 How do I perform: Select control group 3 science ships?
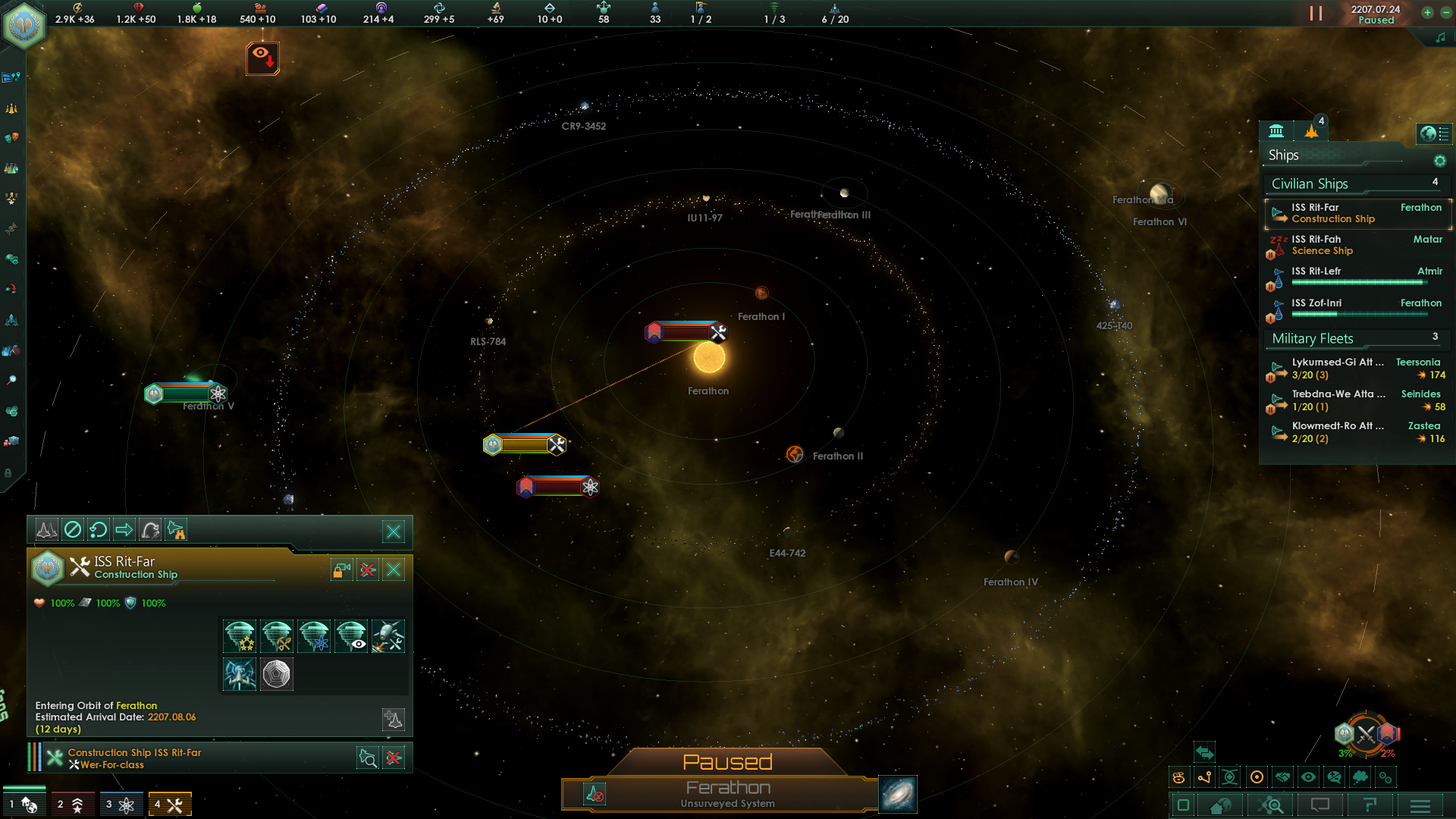pos(121,804)
